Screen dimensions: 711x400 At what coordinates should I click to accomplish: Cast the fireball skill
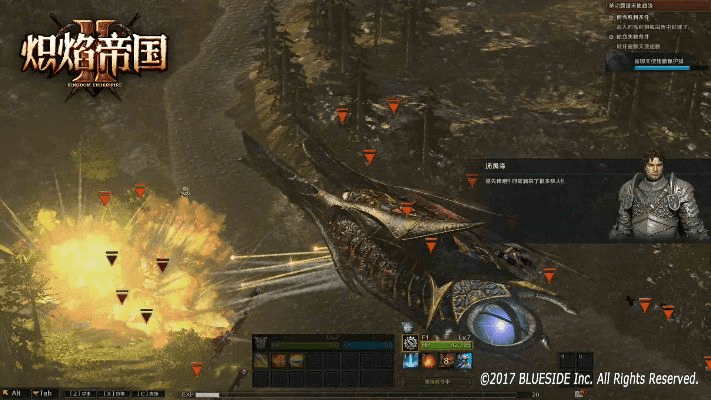point(428,361)
